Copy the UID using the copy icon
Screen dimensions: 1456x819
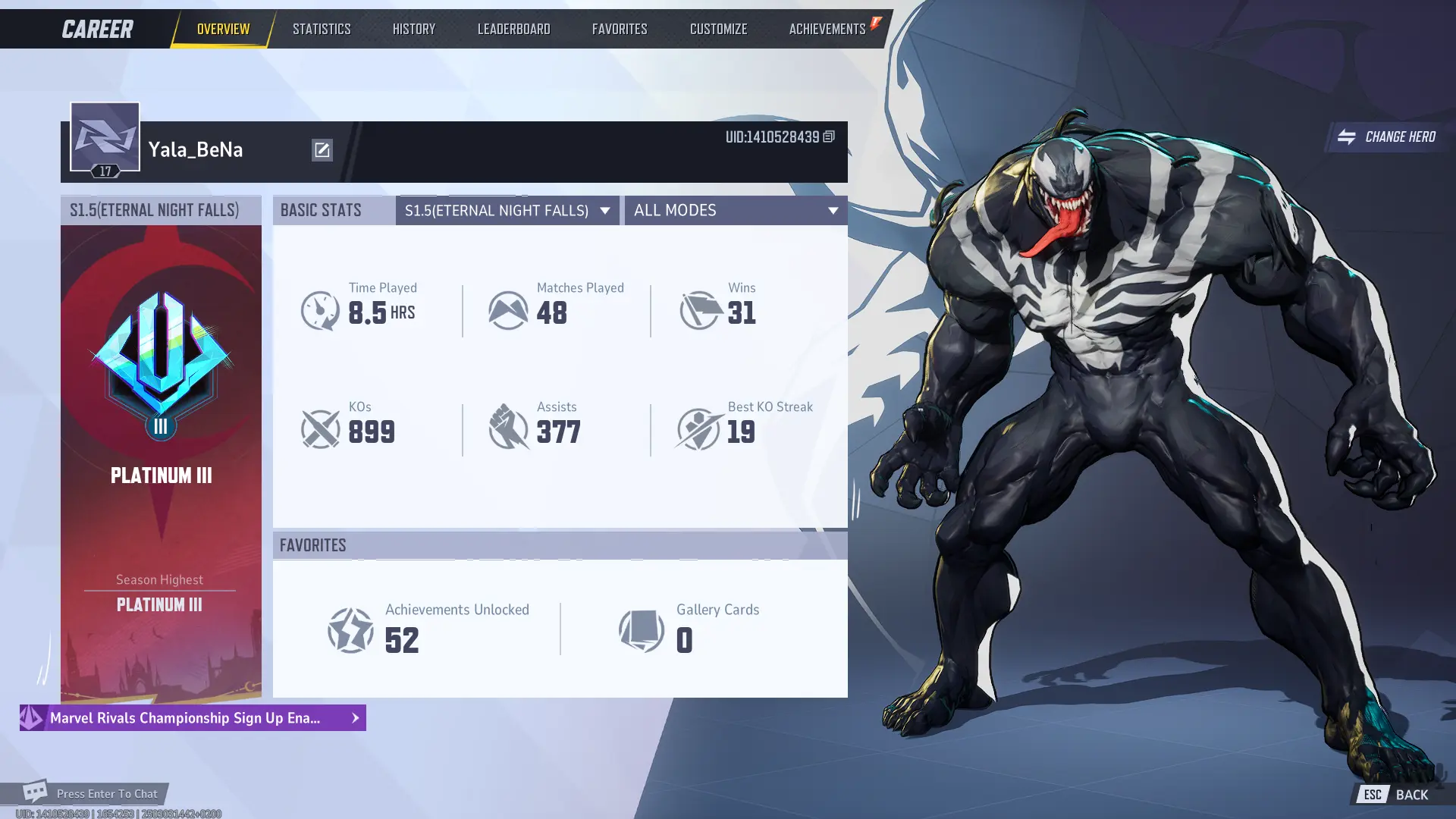point(829,137)
